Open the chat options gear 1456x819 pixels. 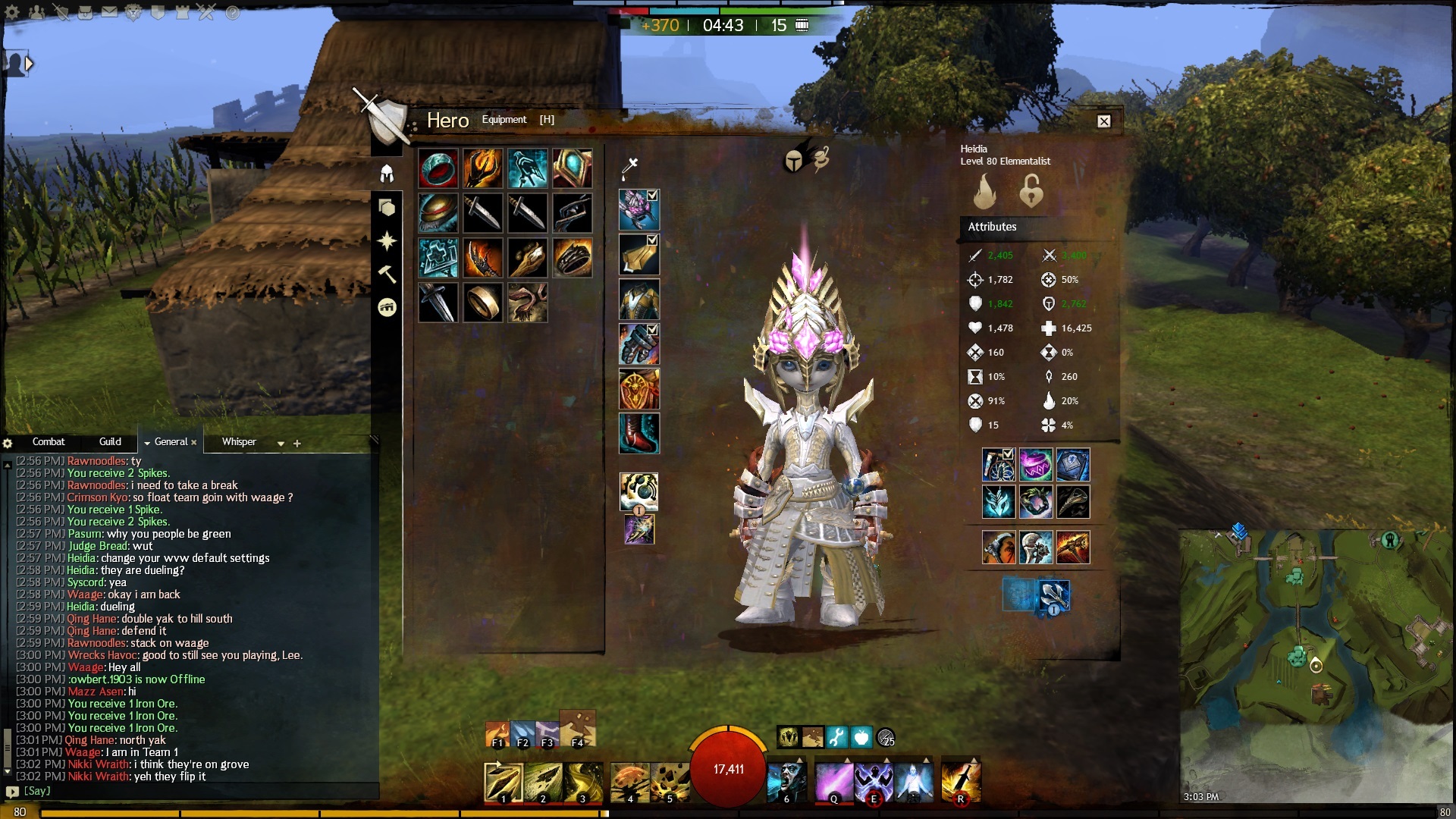click(x=8, y=443)
